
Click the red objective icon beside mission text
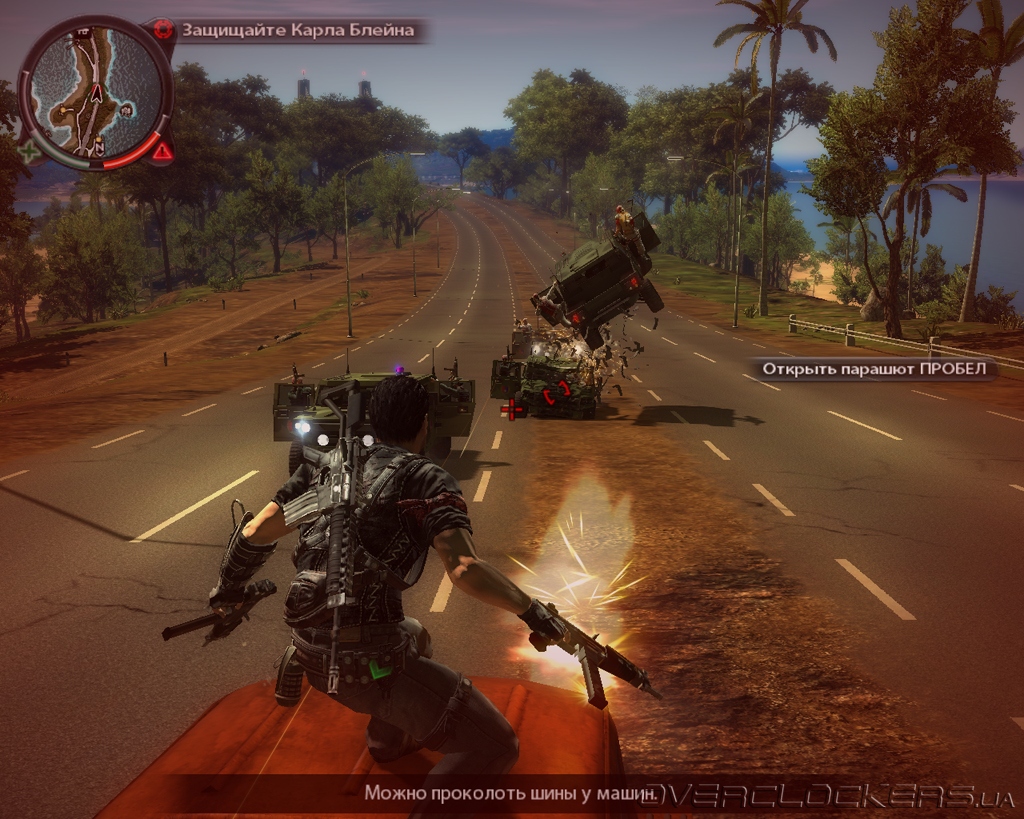[x=164, y=29]
